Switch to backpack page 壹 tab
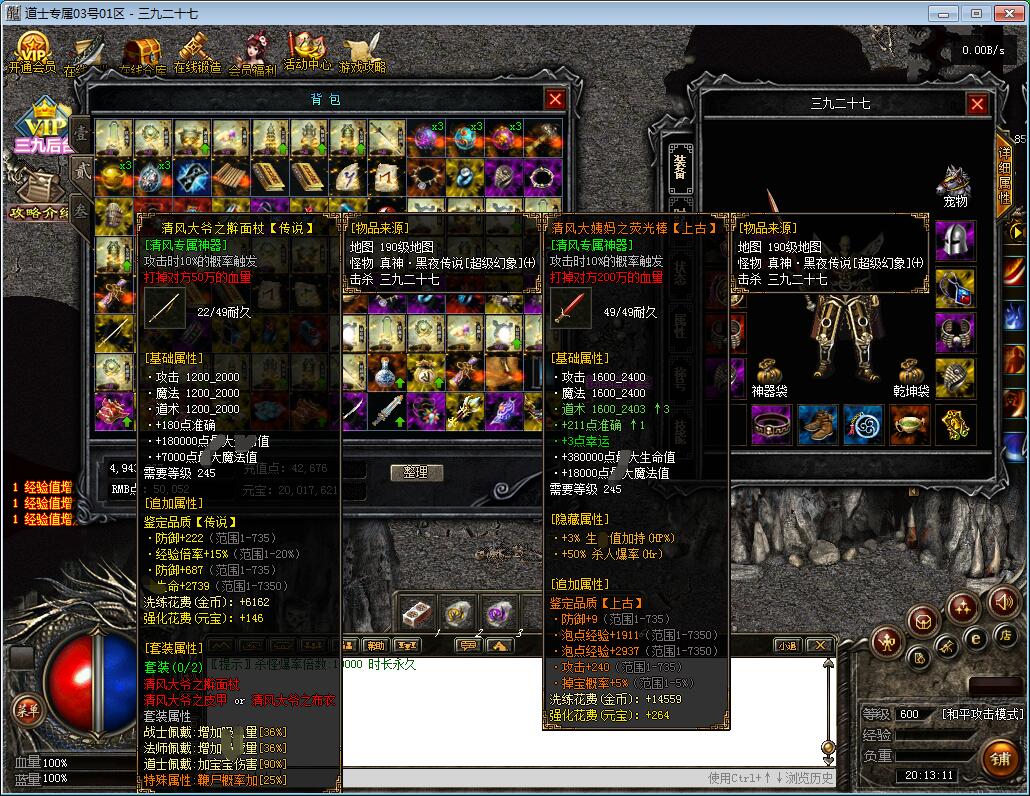 click(x=79, y=133)
